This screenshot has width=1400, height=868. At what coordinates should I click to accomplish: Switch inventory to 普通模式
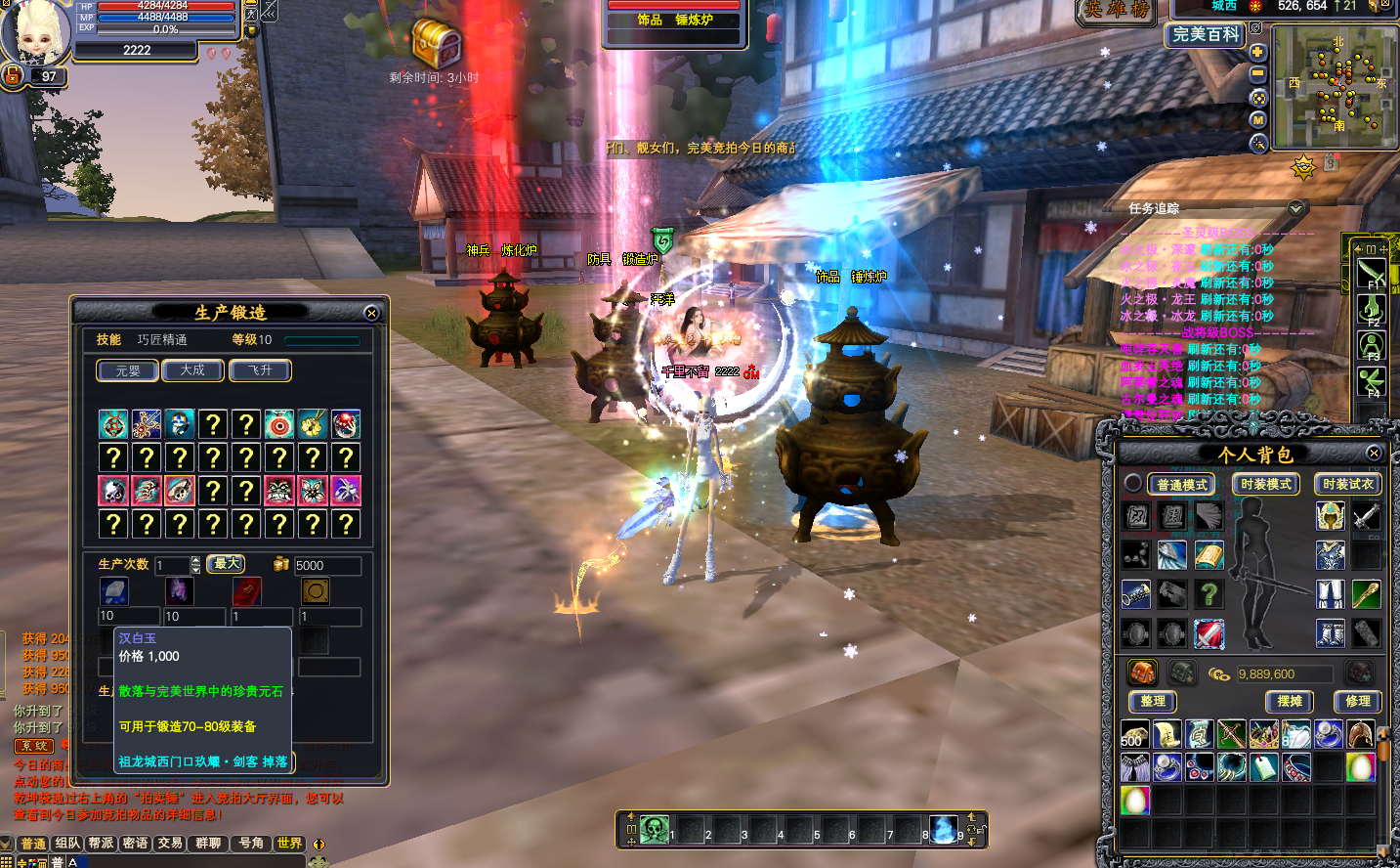tap(1182, 485)
